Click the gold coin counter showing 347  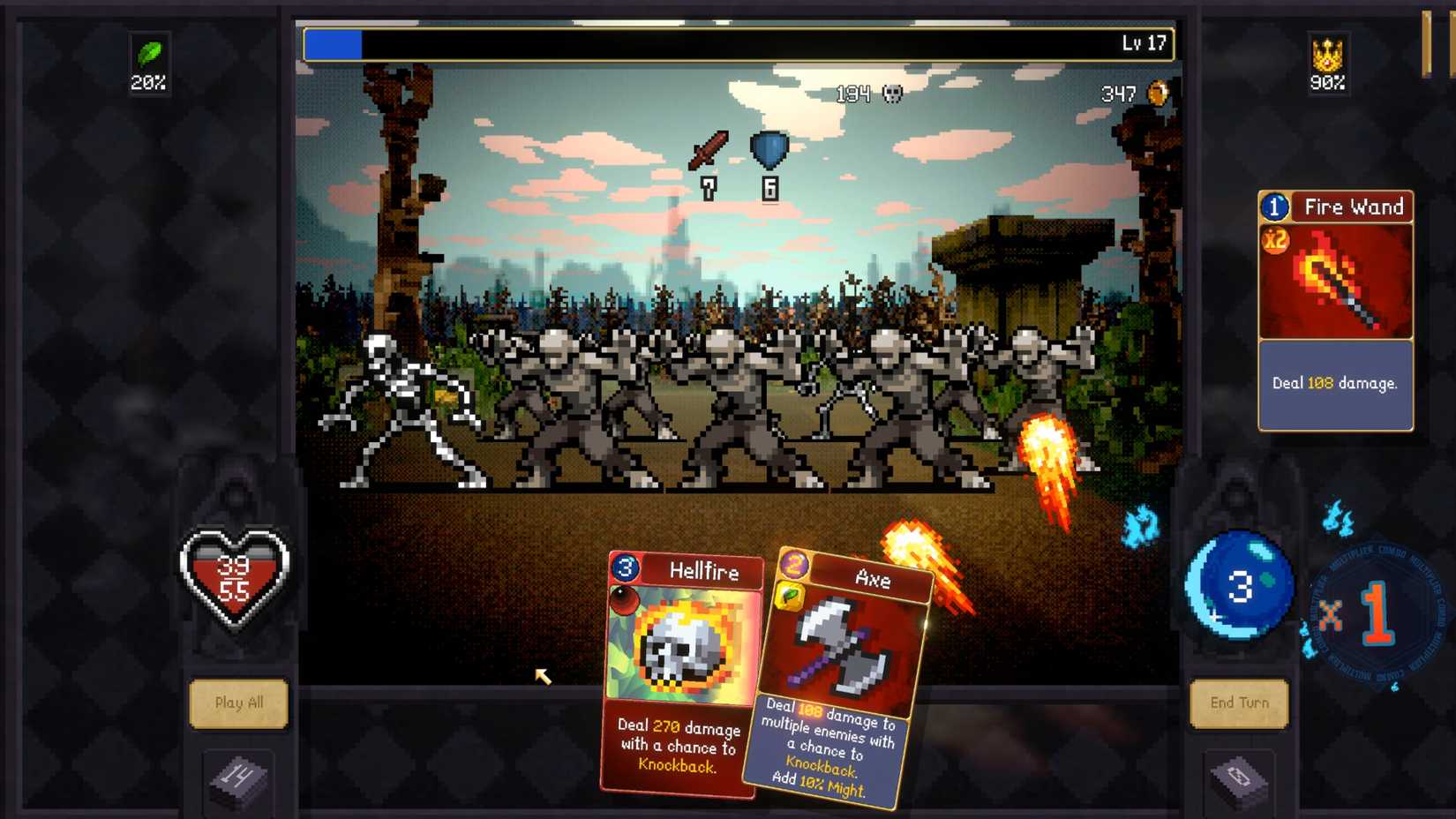1134,91
